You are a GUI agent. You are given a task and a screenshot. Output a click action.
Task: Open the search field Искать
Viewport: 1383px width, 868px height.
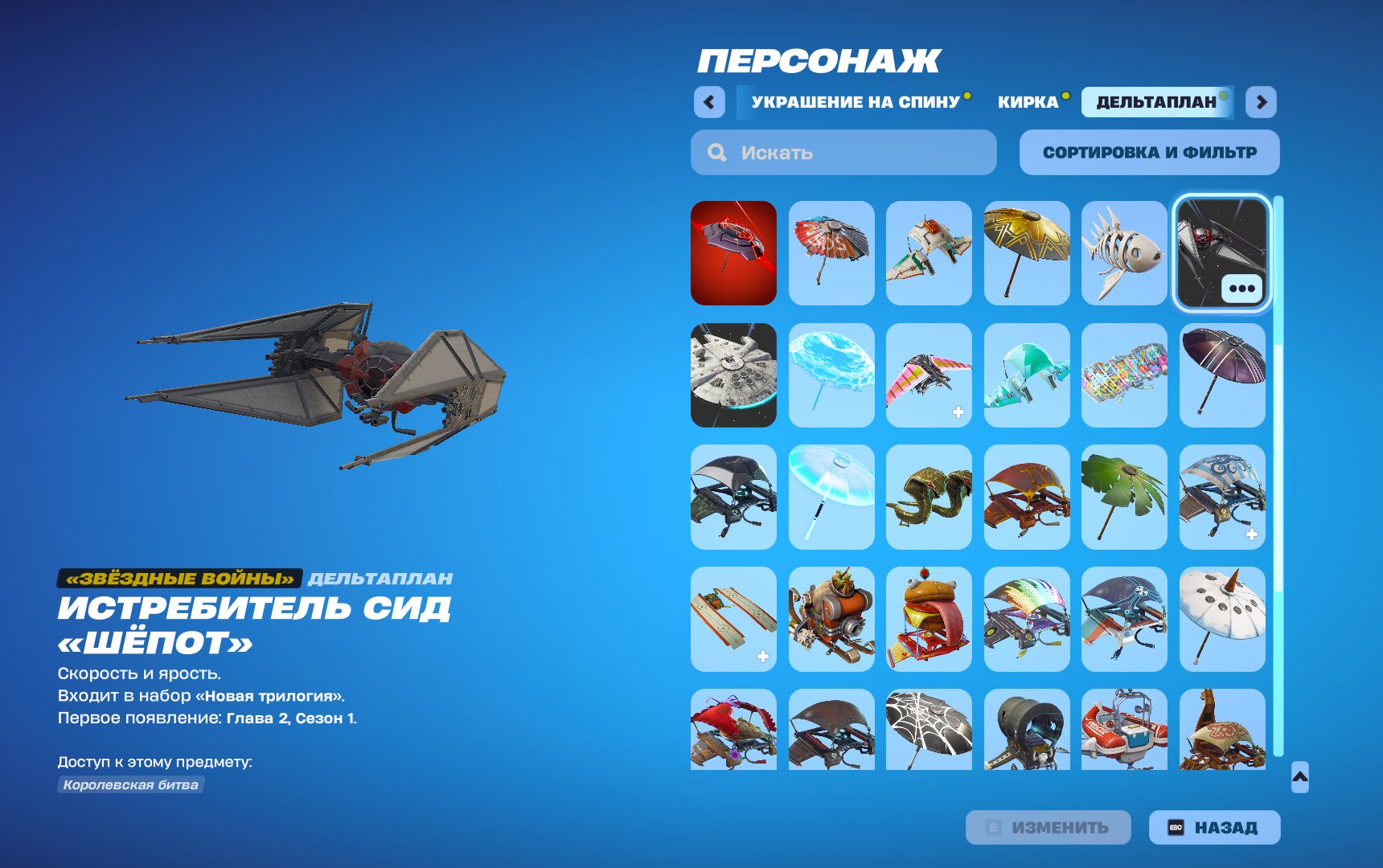click(x=843, y=153)
